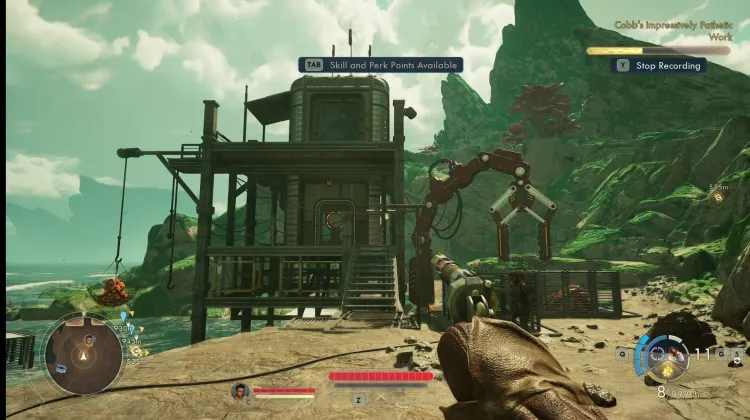Select the blue vehicle marker on the minimap
The width and height of the screenshot is (750, 420).
click(62, 368)
